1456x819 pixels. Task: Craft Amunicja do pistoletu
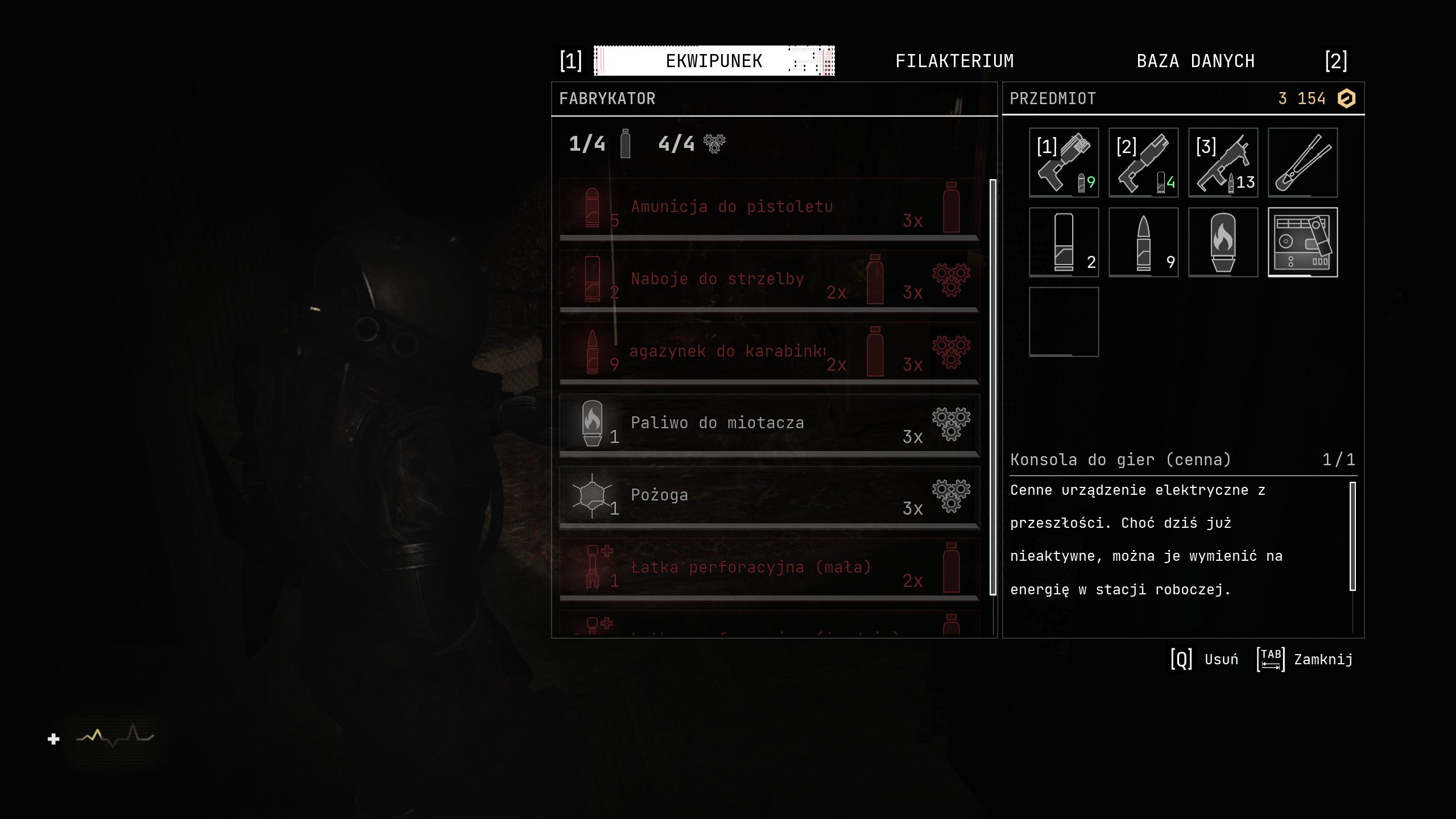click(x=769, y=208)
